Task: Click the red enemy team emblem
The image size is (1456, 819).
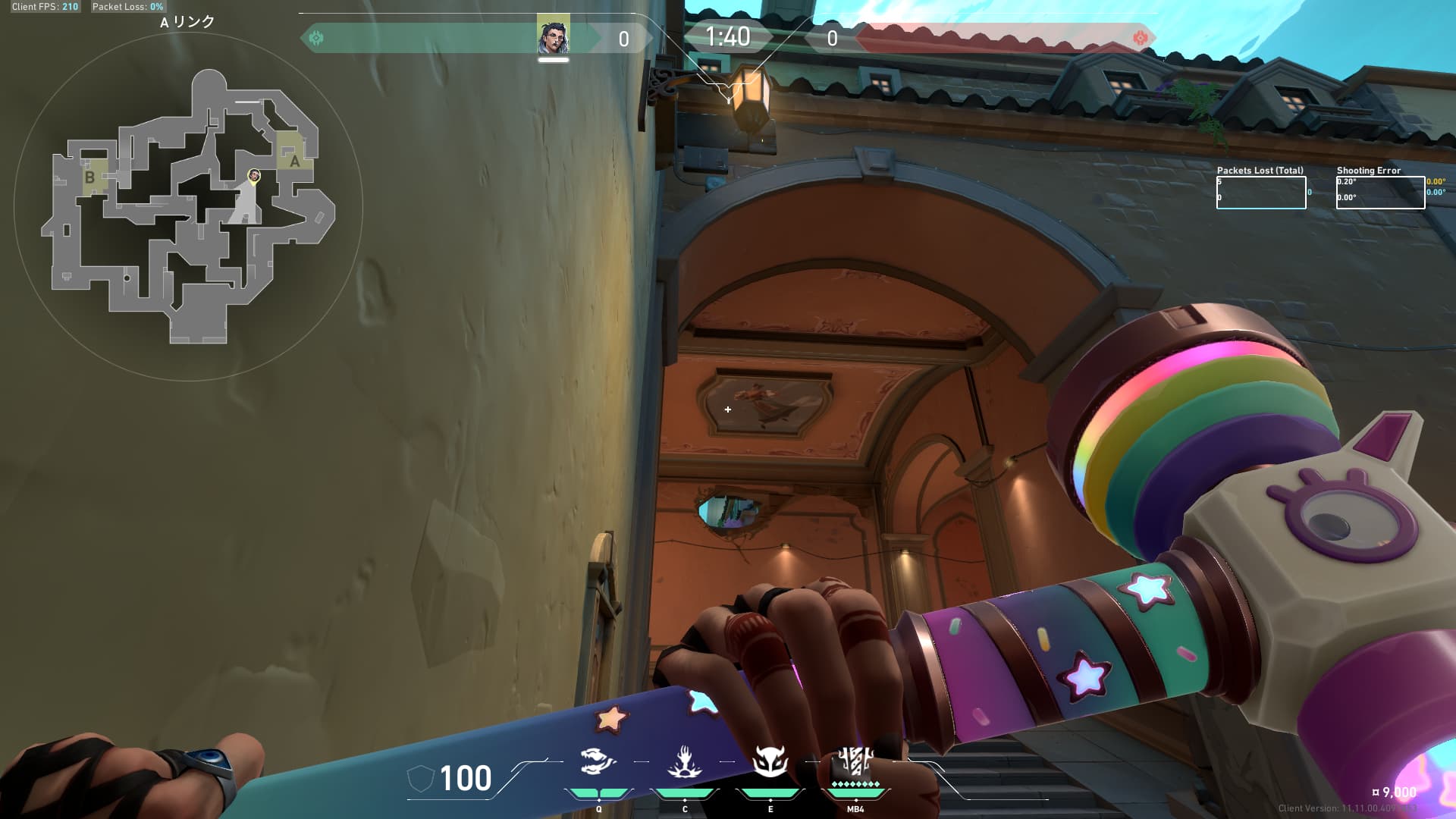Action: coord(1139,38)
